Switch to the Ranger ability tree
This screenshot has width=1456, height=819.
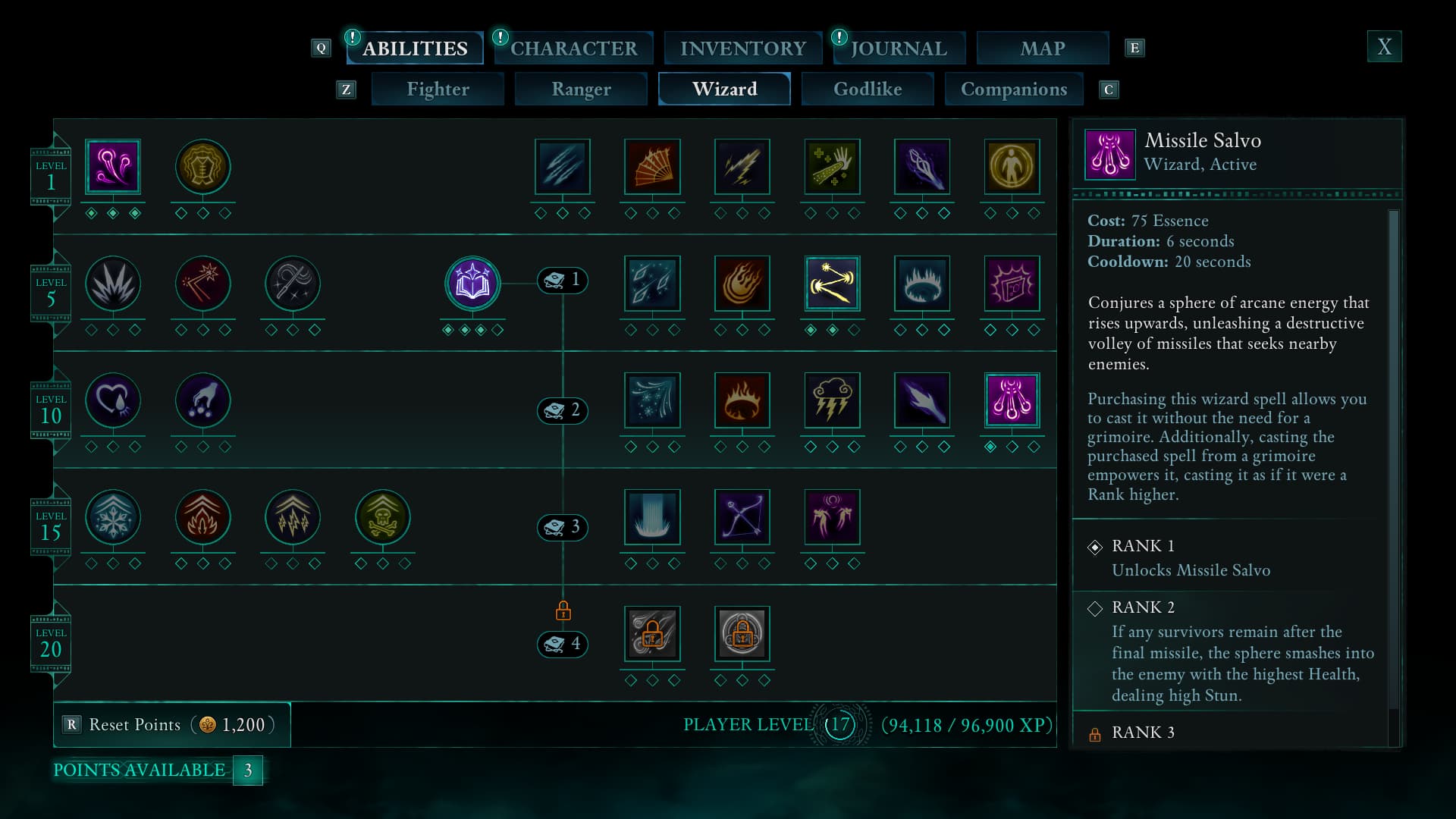(581, 89)
